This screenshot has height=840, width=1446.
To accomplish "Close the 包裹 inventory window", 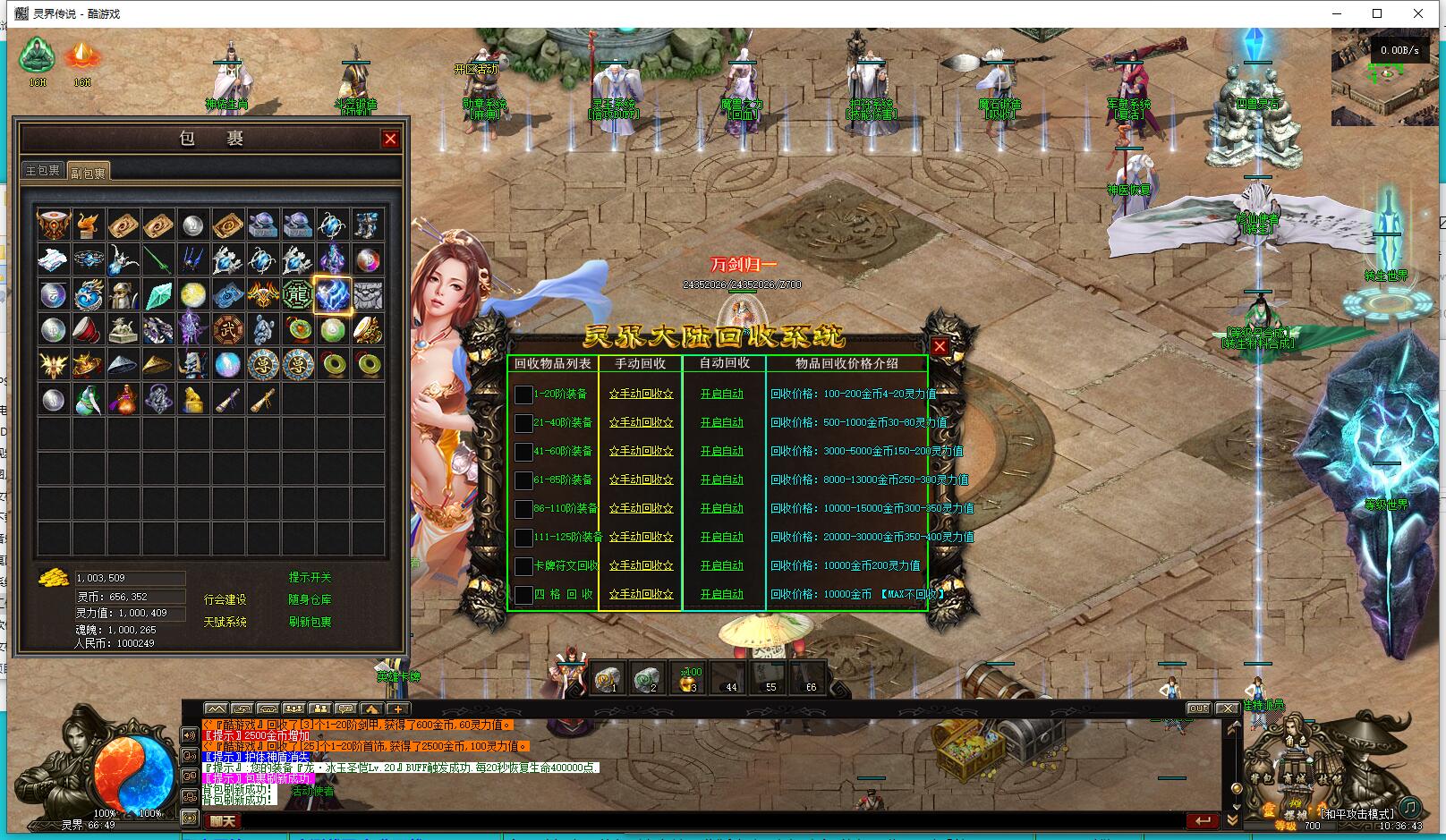I will click(x=390, y=139).
